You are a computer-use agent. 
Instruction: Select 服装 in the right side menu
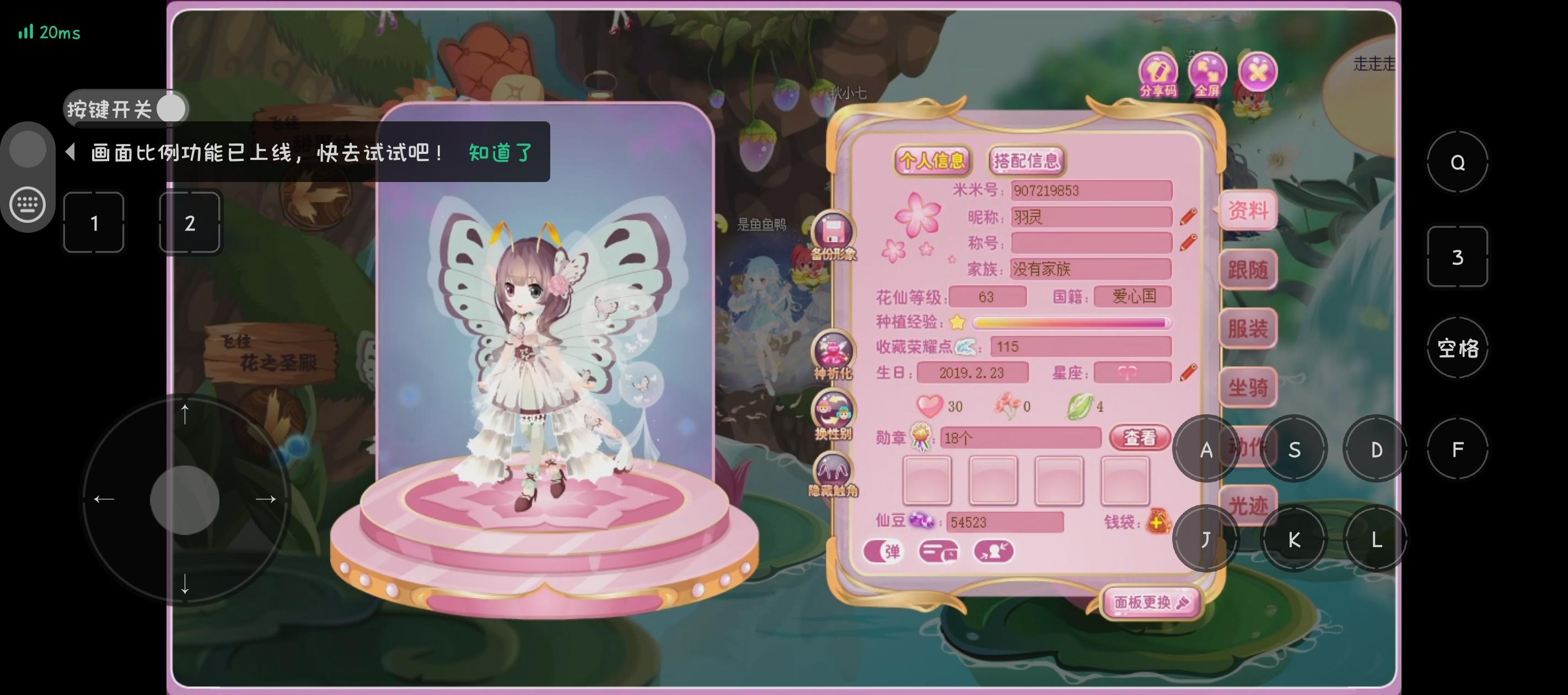pos(1248,329)
